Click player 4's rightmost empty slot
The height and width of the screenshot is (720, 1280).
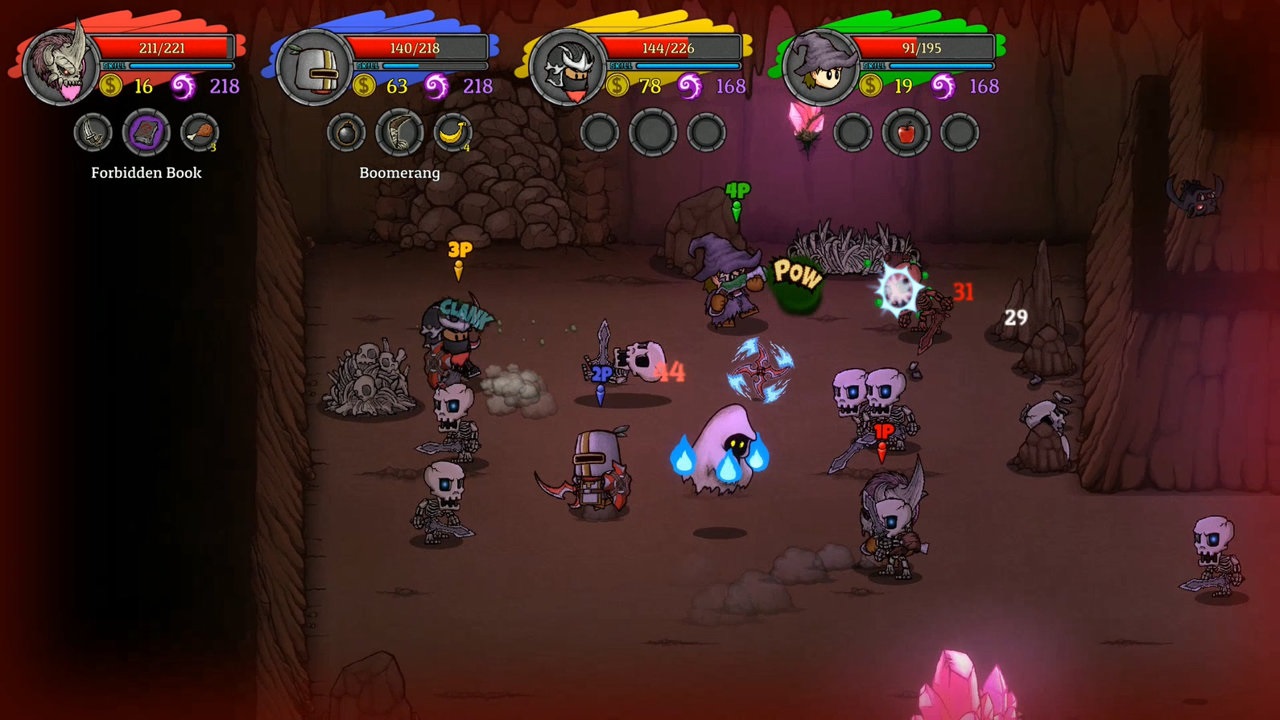958,131
